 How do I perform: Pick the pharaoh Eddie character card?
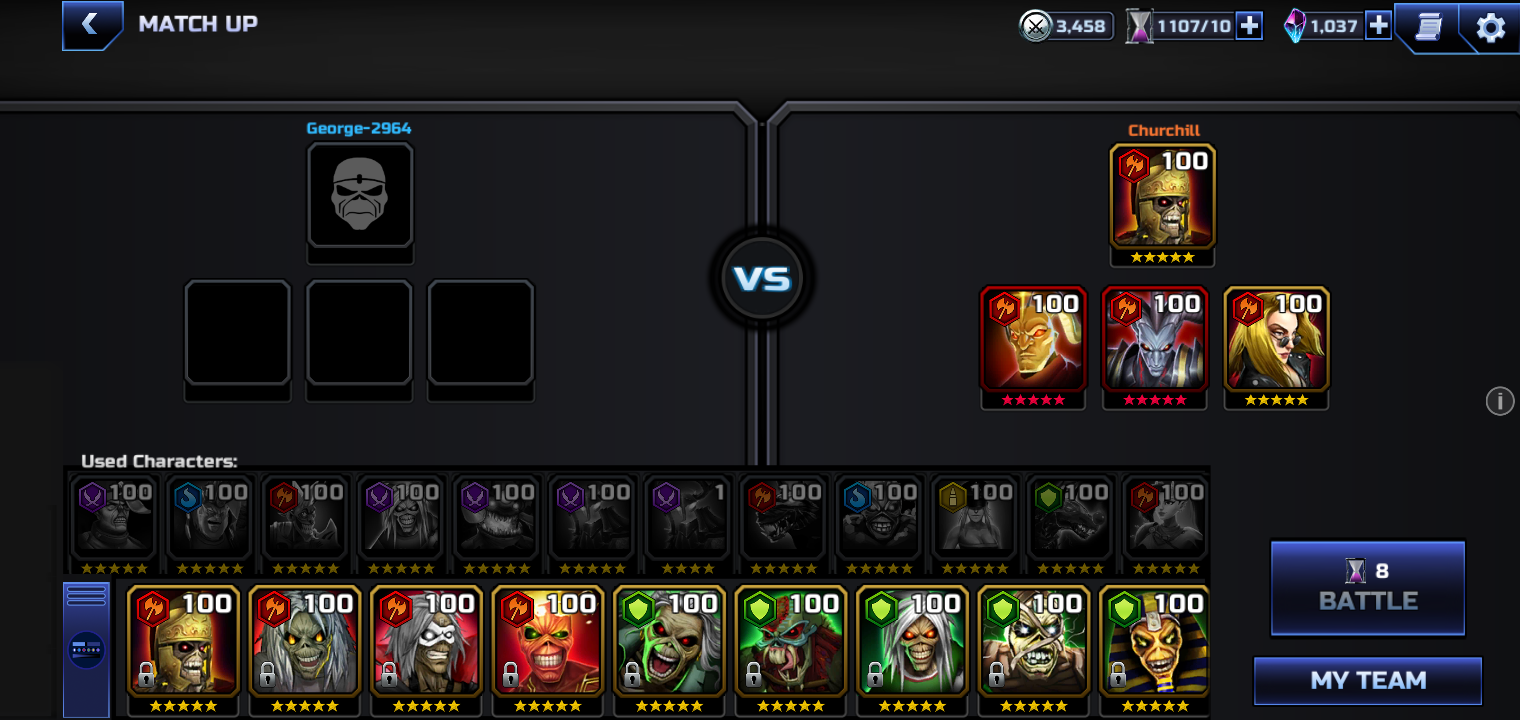[1154, 640]
